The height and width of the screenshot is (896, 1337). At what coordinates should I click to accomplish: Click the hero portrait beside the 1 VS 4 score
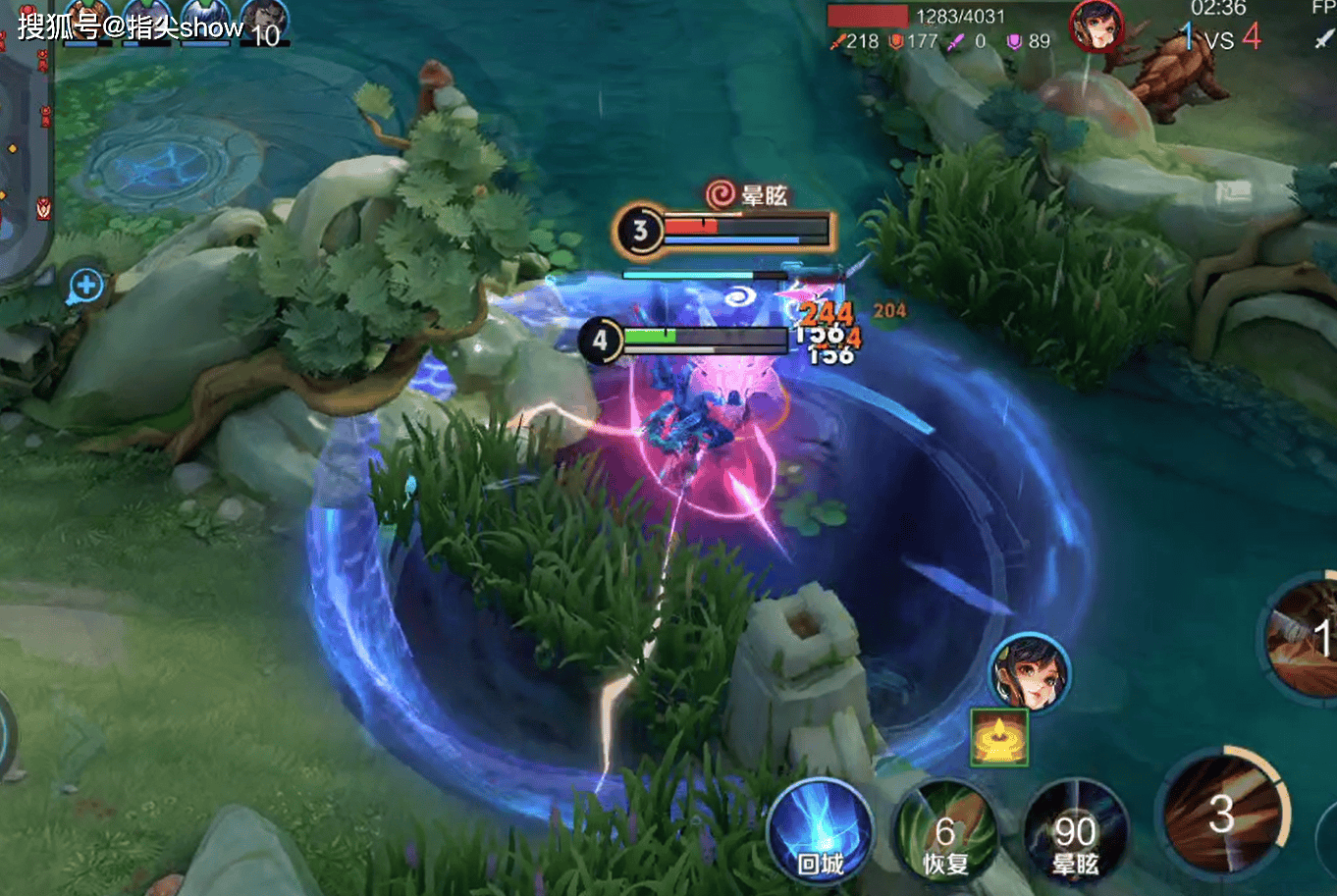click(1096, 25)
